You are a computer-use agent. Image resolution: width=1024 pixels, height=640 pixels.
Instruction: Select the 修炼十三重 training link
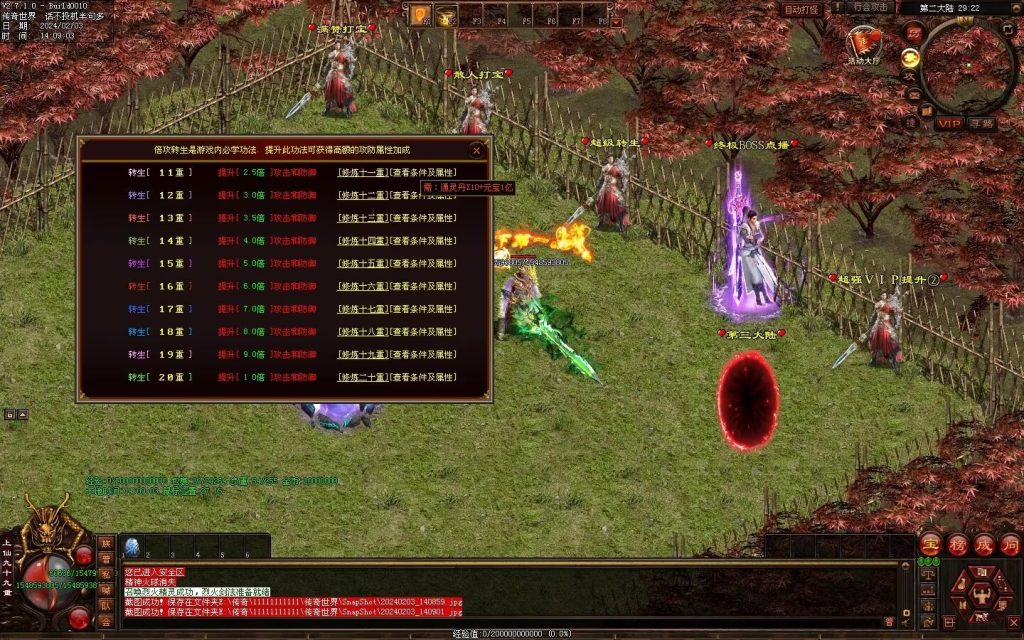tap(362, 218)
